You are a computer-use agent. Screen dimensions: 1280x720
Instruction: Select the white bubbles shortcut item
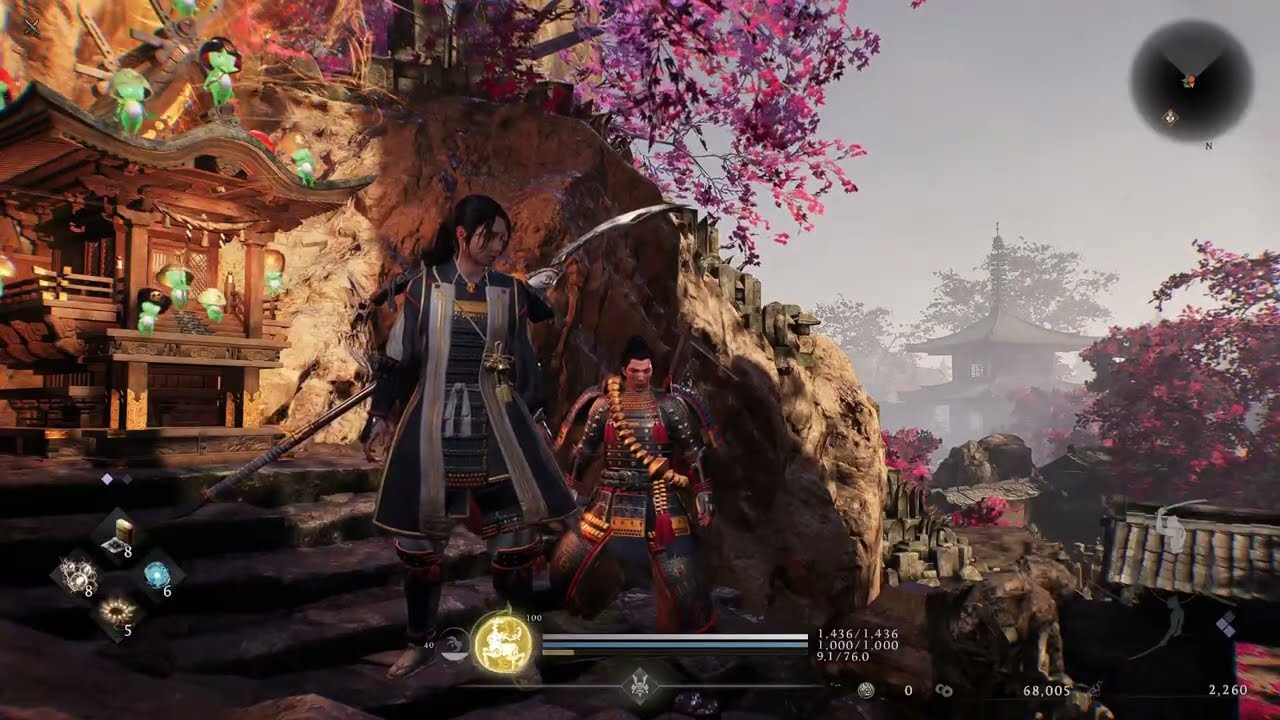(x=77, y=574)
